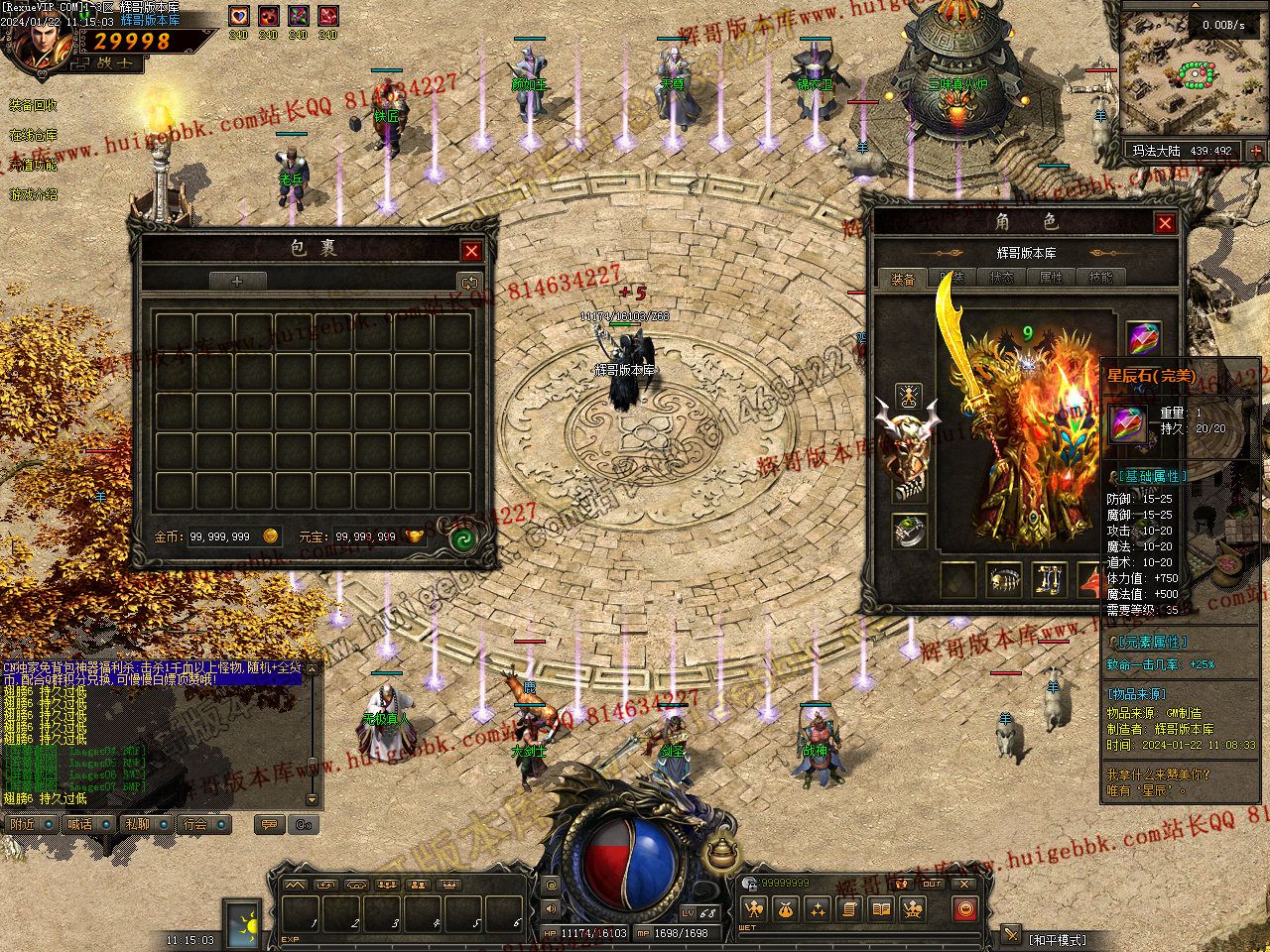The image size is (1270, 952).
Task: Click the plus tab in bag window
Action: (x=237, y=282)
